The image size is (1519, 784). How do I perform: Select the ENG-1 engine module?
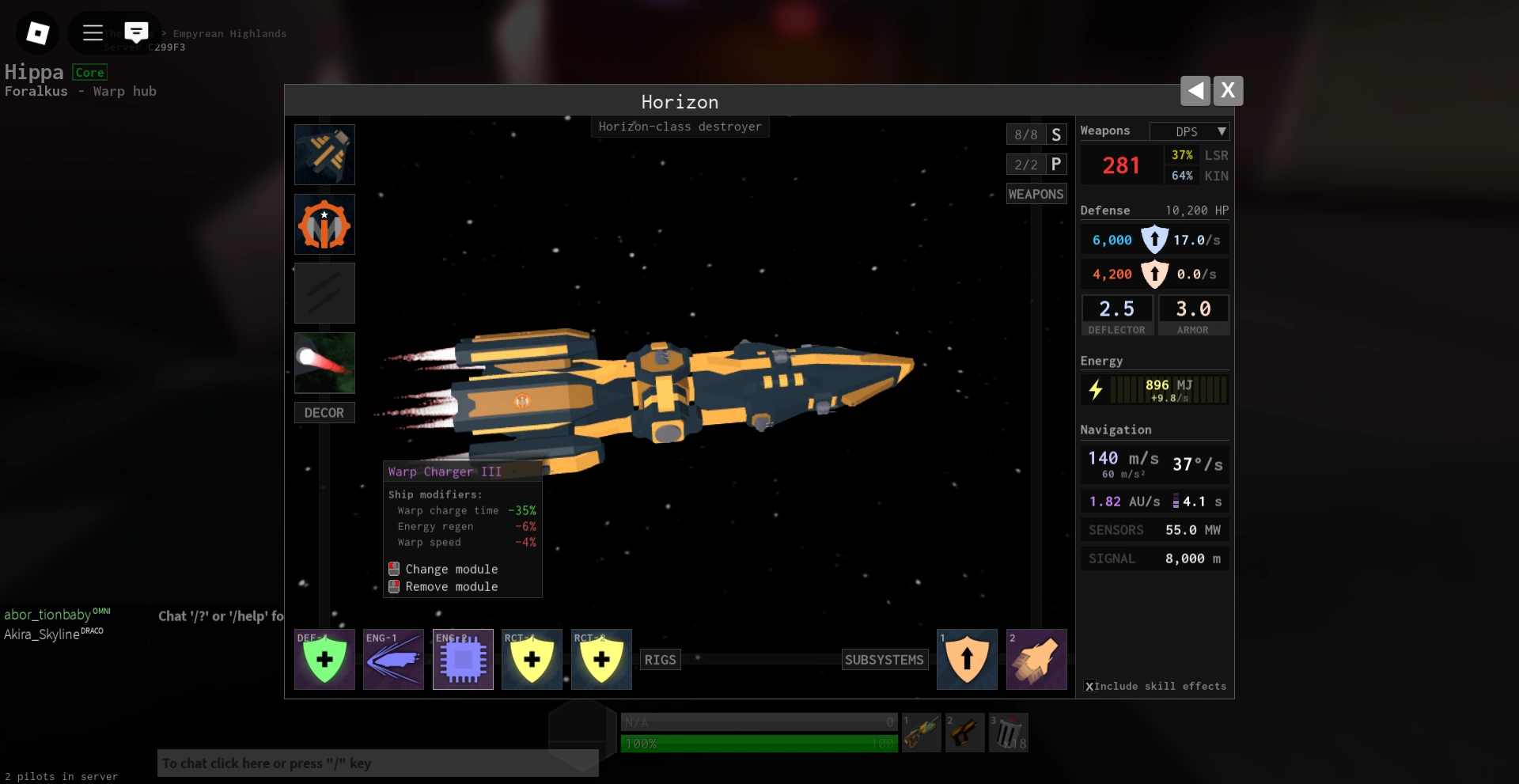point(393,659)
